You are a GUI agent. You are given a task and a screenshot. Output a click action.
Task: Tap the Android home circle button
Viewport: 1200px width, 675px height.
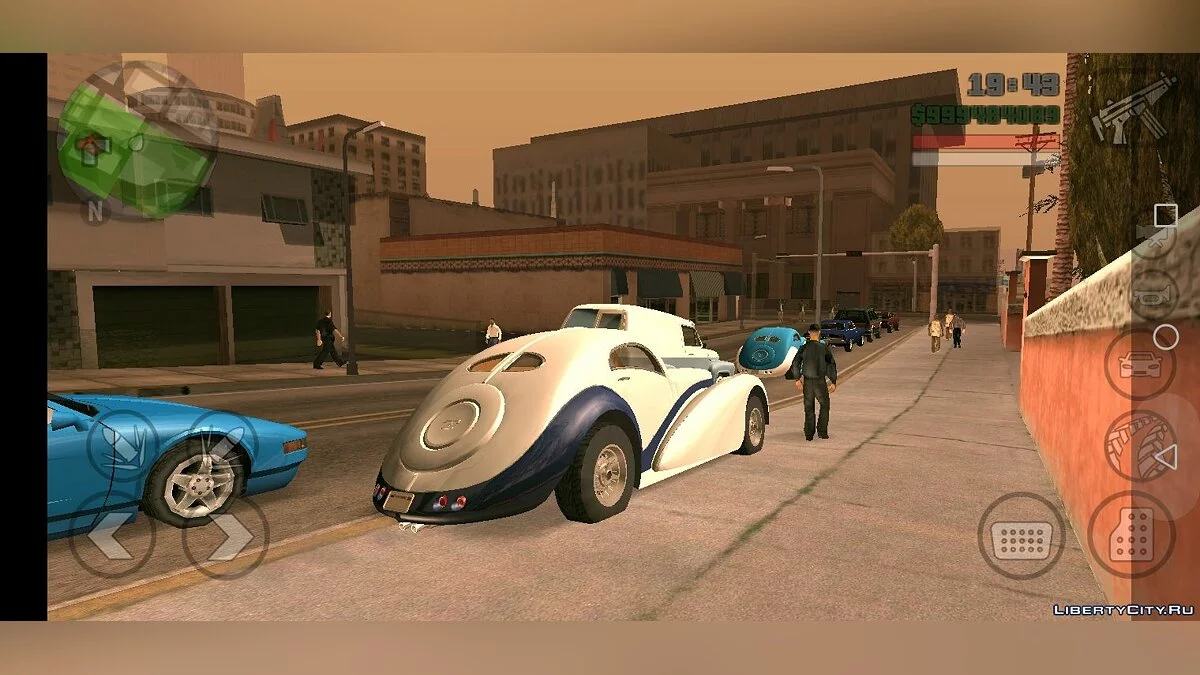tap(1166, 338)
